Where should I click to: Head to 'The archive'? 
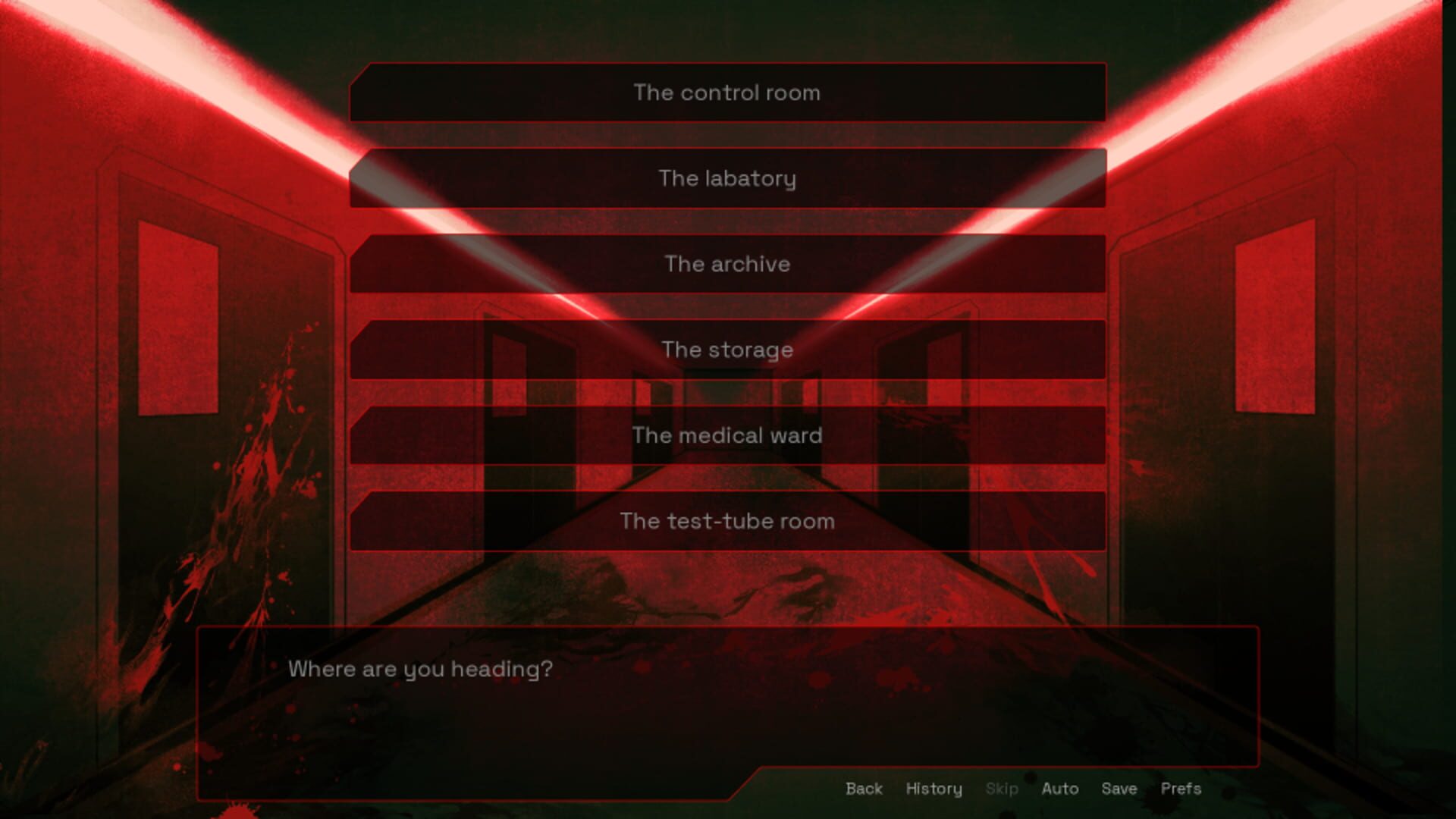click(728, 264)
